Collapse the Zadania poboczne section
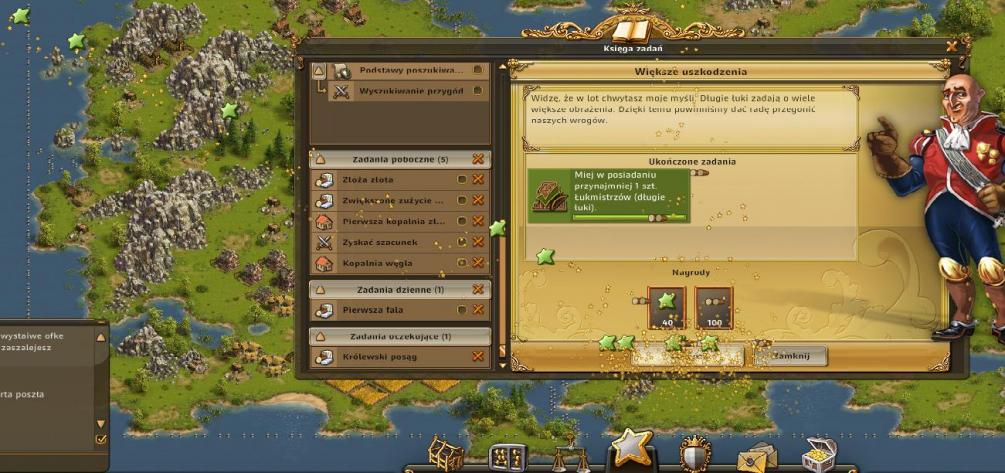The image size is (1005, 473). point(320,159)
